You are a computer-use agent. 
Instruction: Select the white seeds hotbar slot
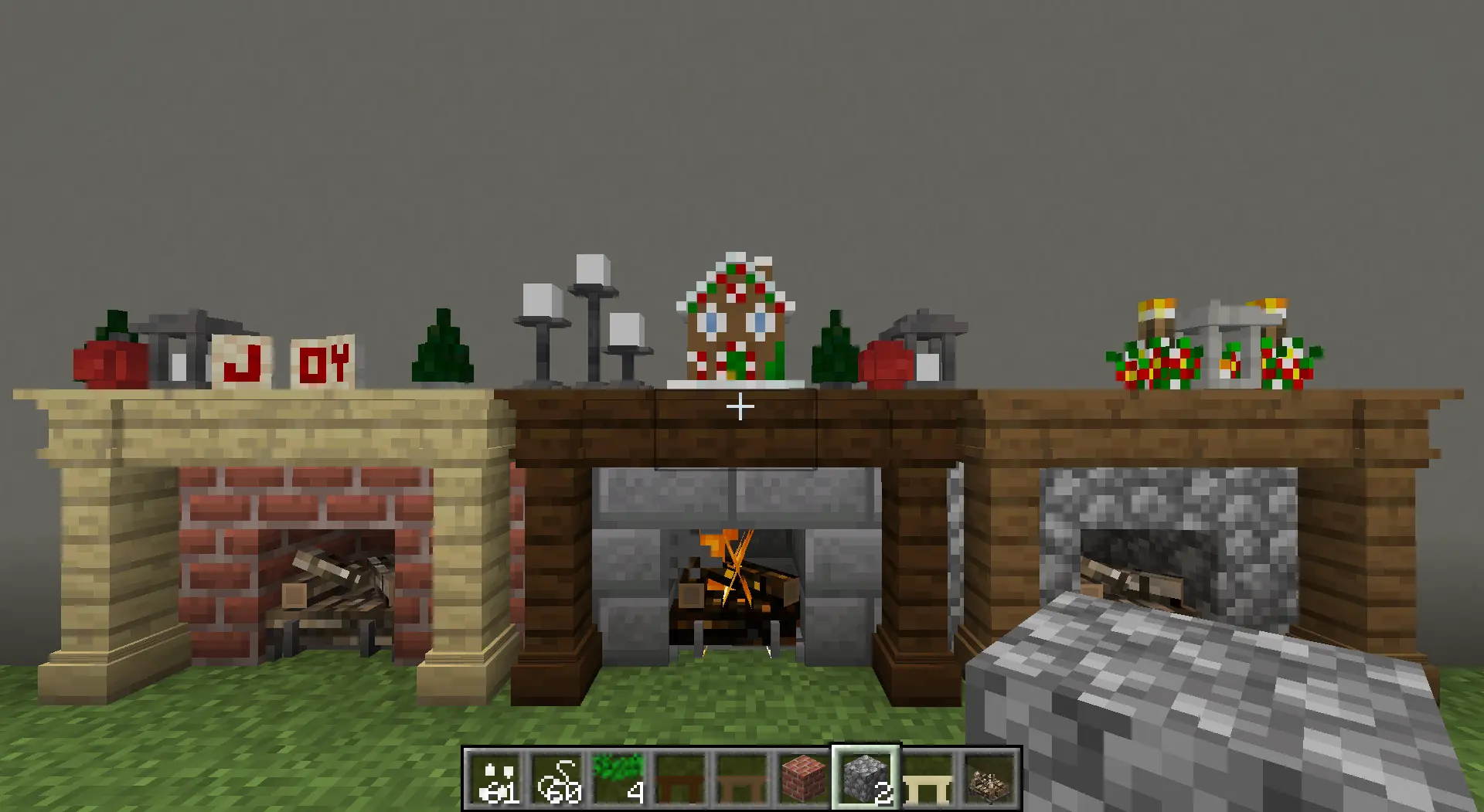click(495, 779)
